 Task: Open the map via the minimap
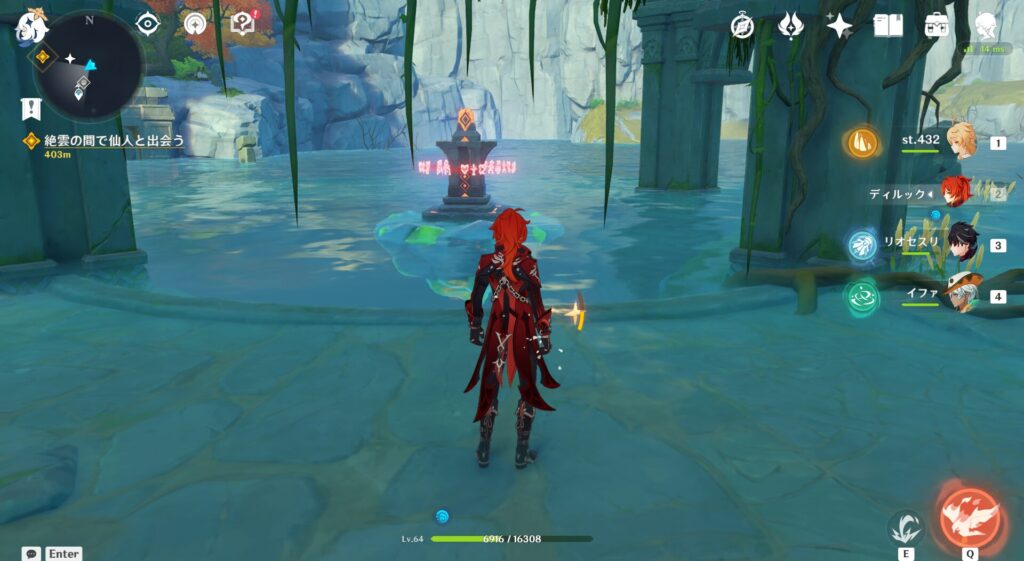pos(90,66)
